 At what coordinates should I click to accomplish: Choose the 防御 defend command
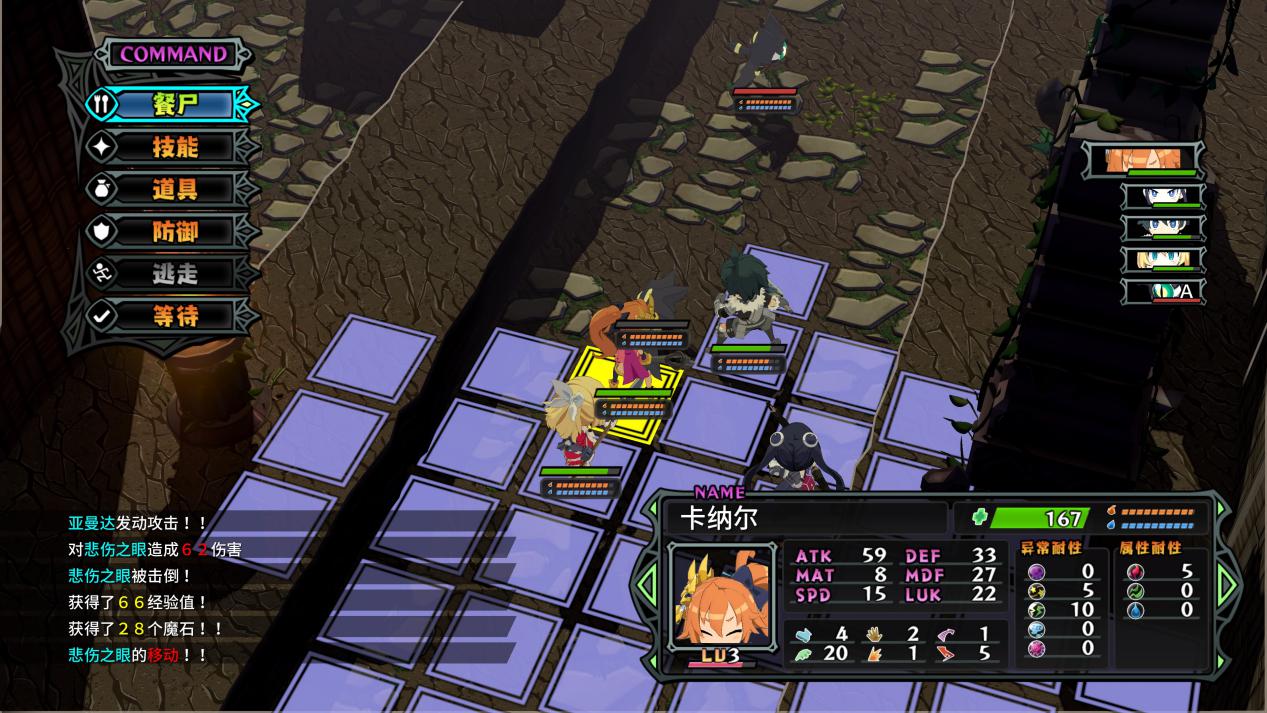[175, 232]
